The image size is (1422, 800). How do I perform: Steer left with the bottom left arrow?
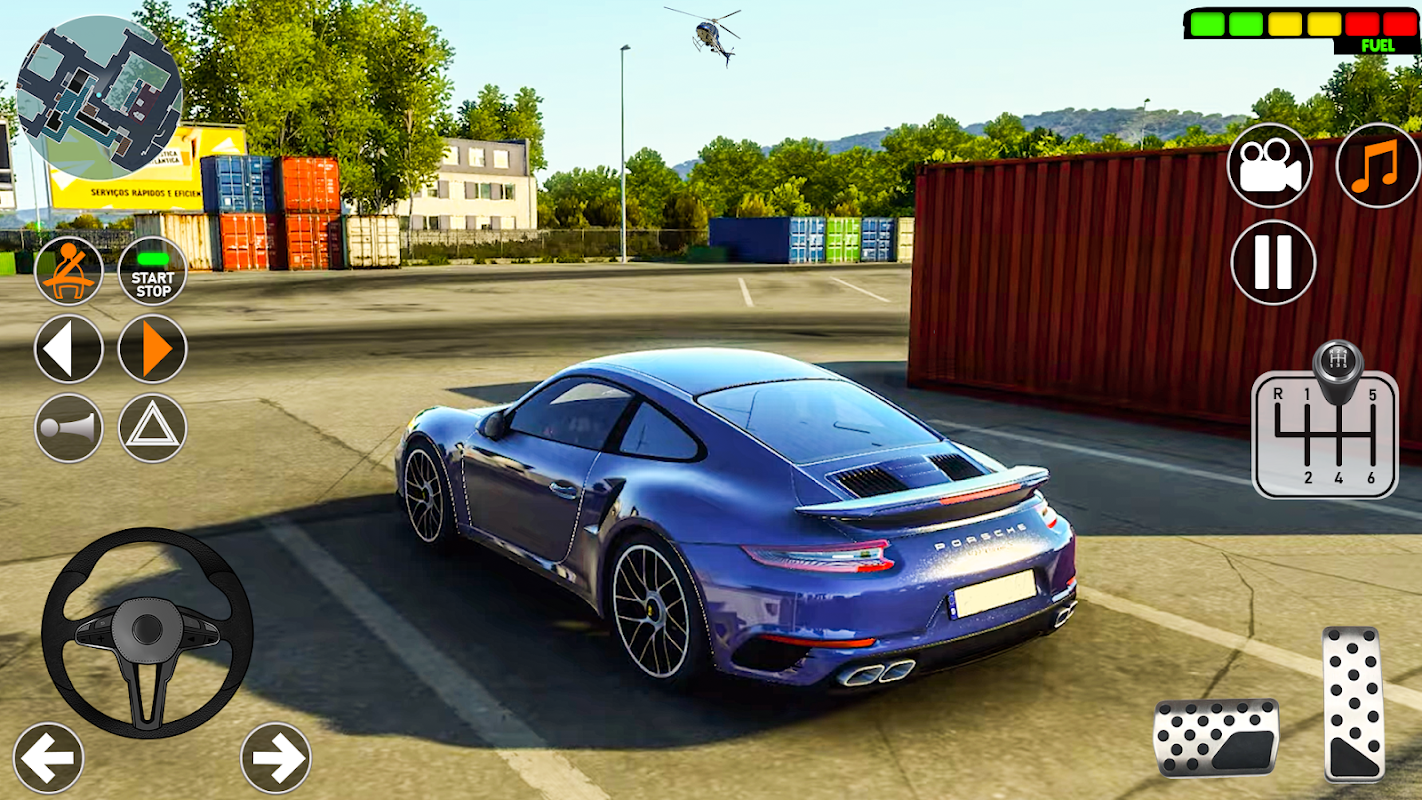pyautogui.click(x=48, y=757)
